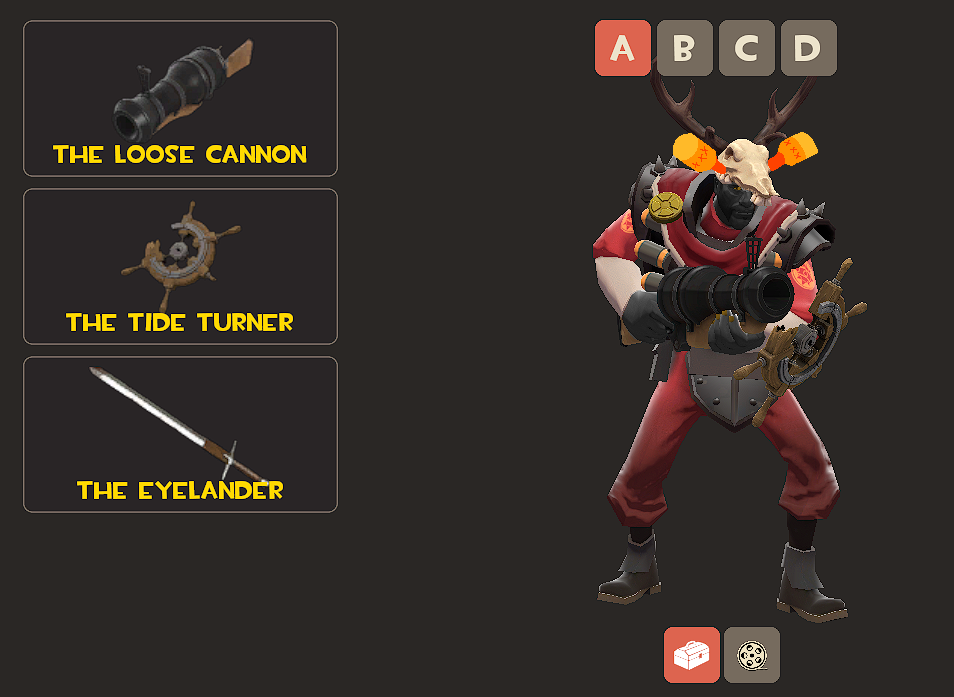
Task: Switch to loadout preset B
Action: coord(685,48)
